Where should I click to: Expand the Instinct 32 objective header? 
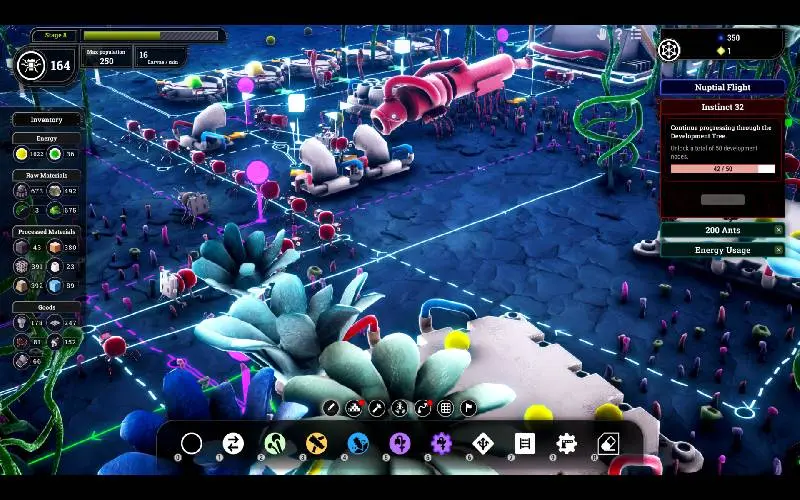click(721, 107)
